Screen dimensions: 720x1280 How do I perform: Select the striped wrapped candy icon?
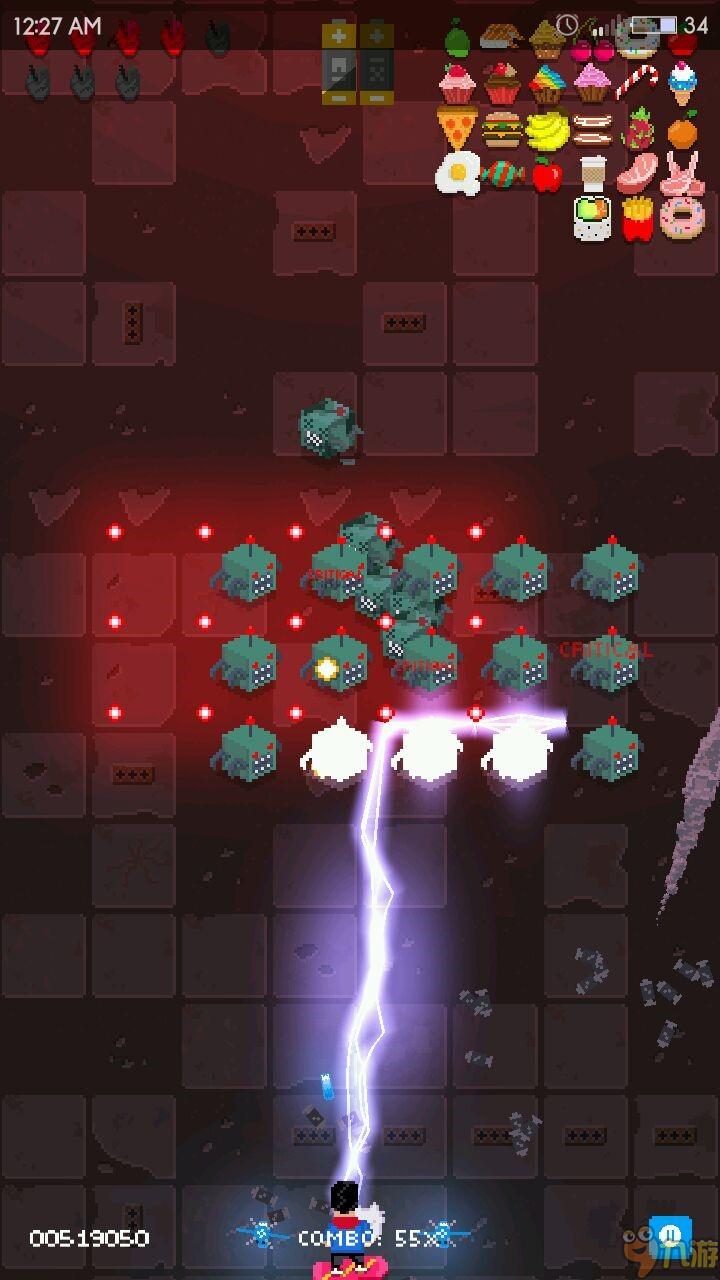[502, 174]
